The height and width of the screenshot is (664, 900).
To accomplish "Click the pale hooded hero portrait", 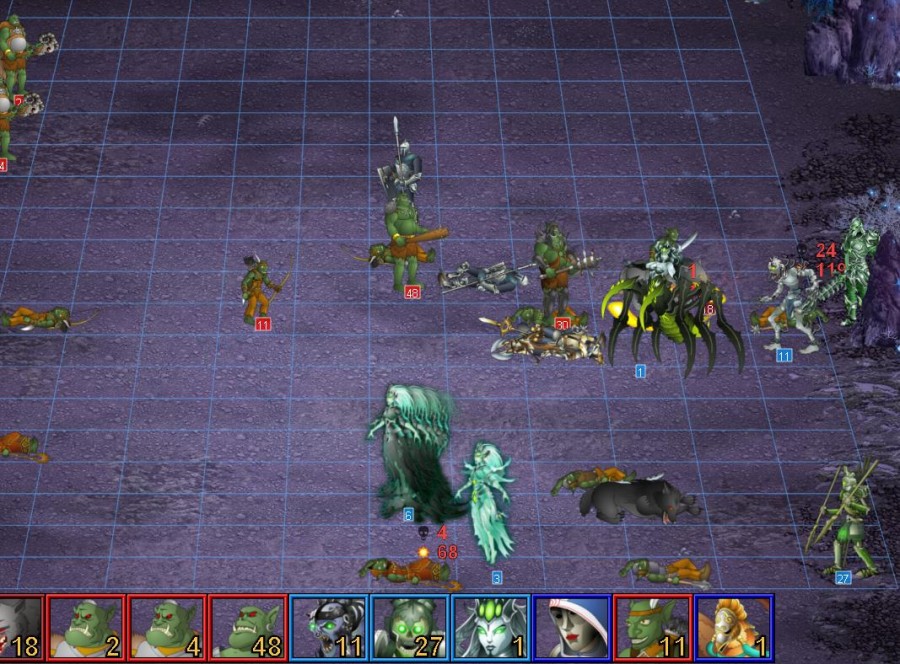I will click(571, 629).
